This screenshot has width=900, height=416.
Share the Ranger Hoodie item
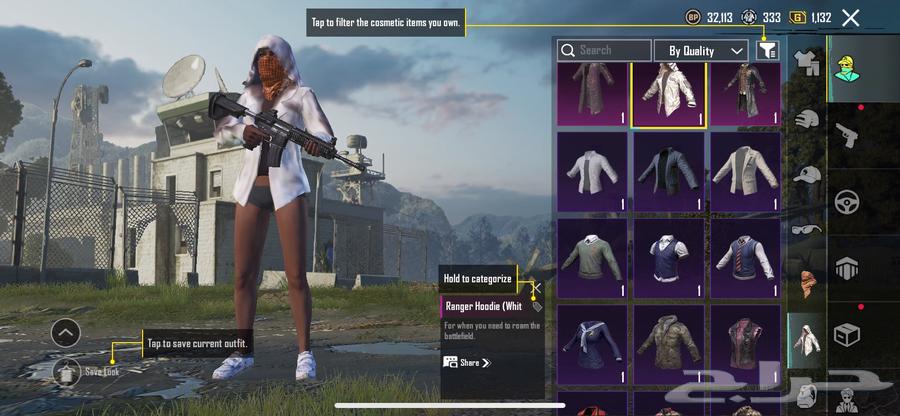[467, 362]
